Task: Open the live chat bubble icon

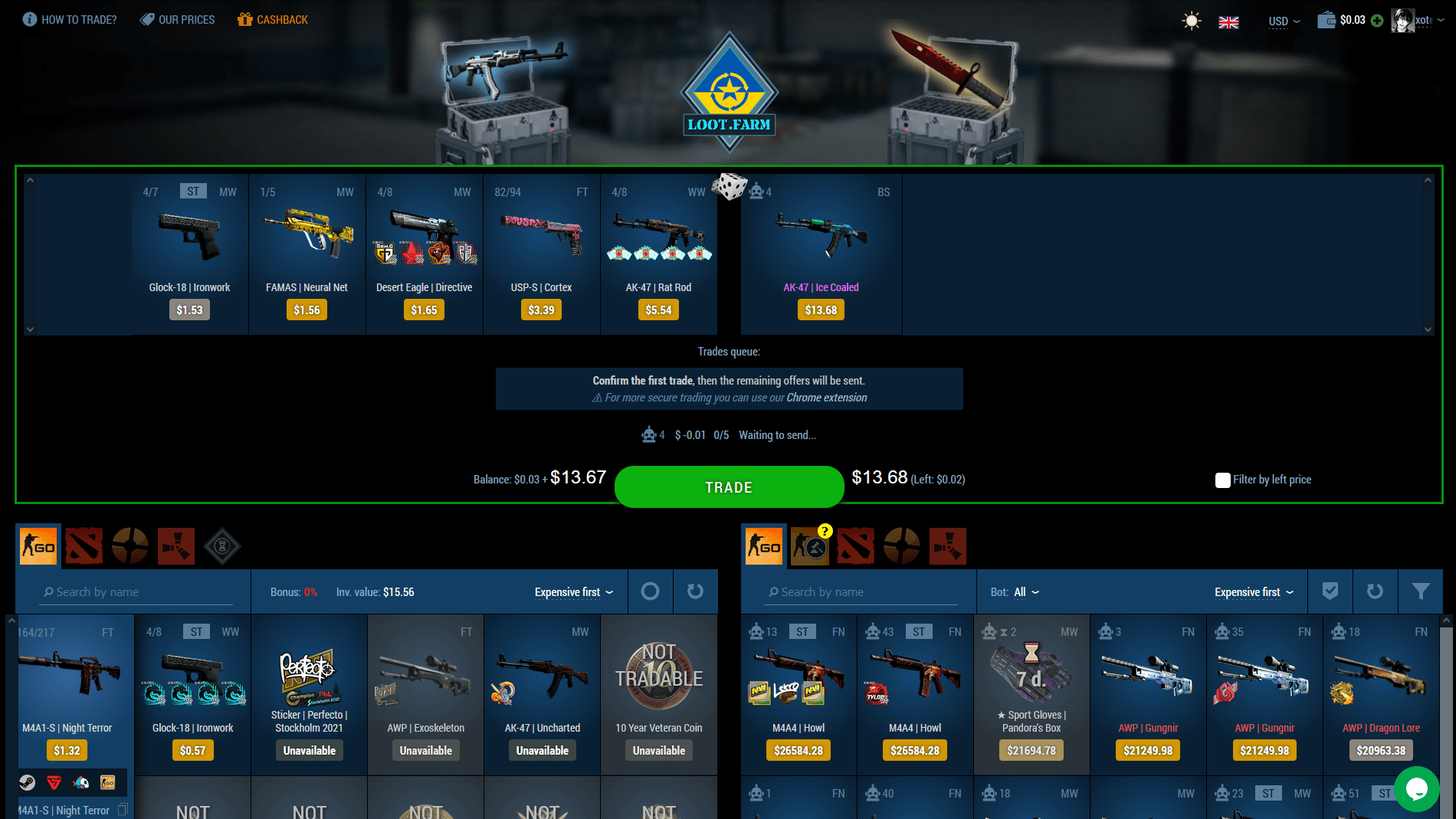Action: (1416, 789)
